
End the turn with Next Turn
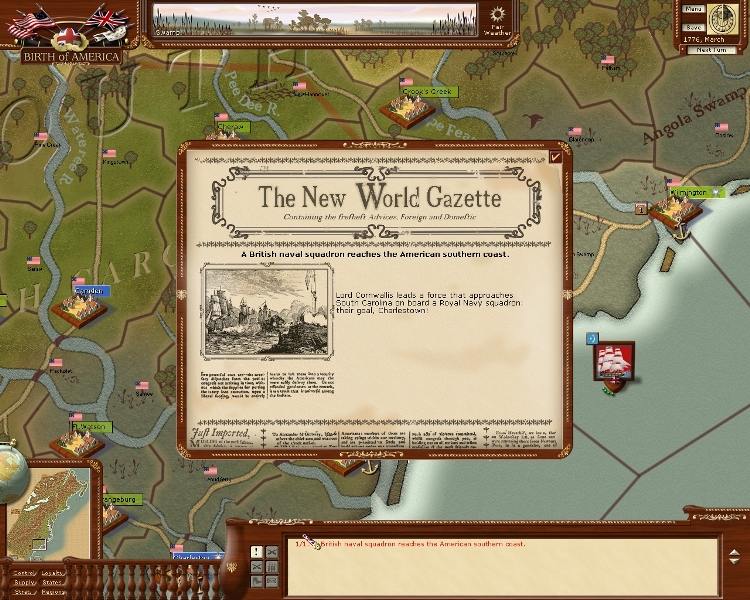[x=709, y=49]
